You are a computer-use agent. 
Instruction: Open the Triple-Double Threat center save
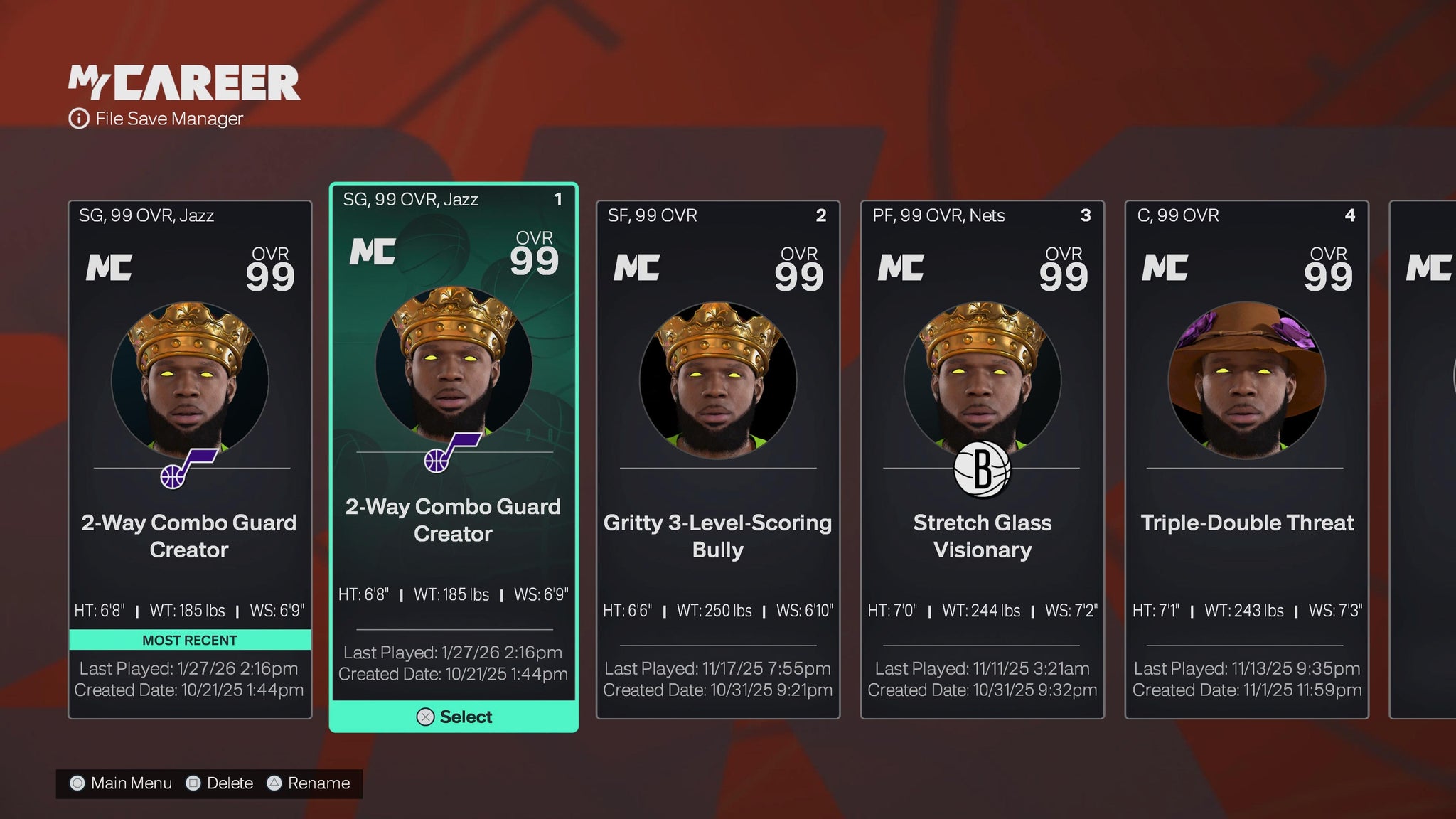[1247, 459]
